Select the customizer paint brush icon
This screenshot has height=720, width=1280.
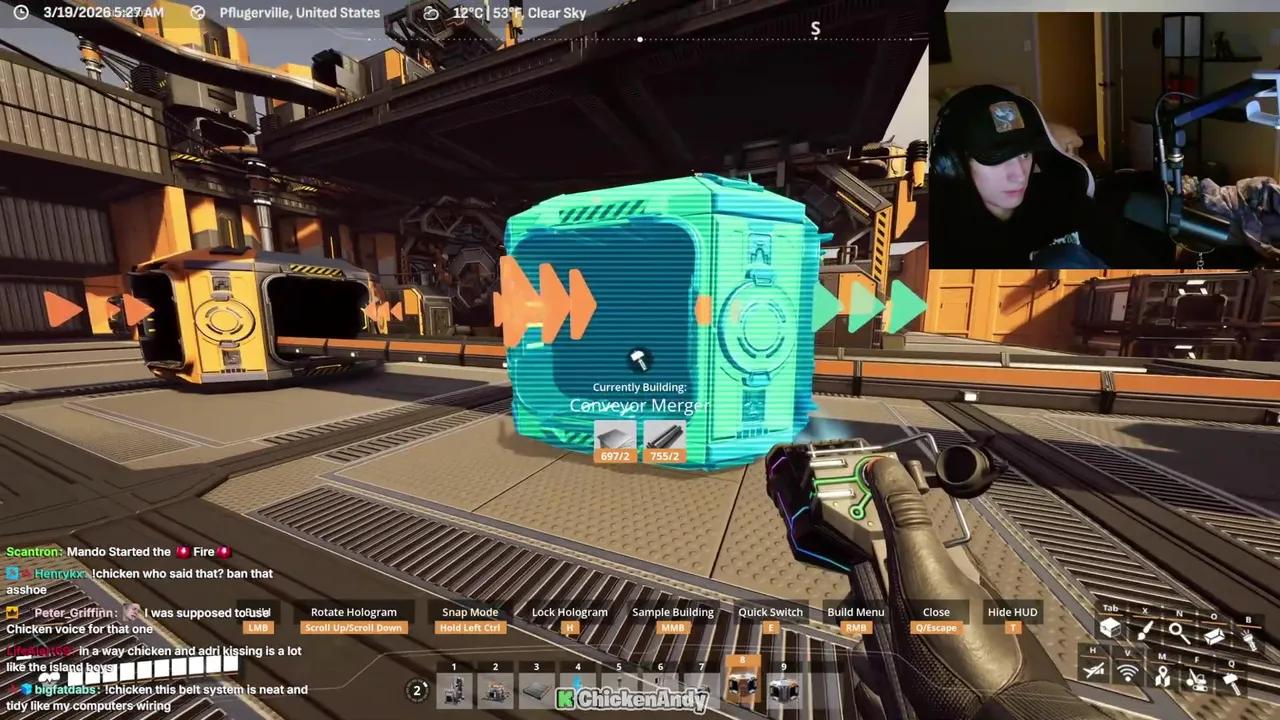pyautogui.click(x=1146, y=633)
